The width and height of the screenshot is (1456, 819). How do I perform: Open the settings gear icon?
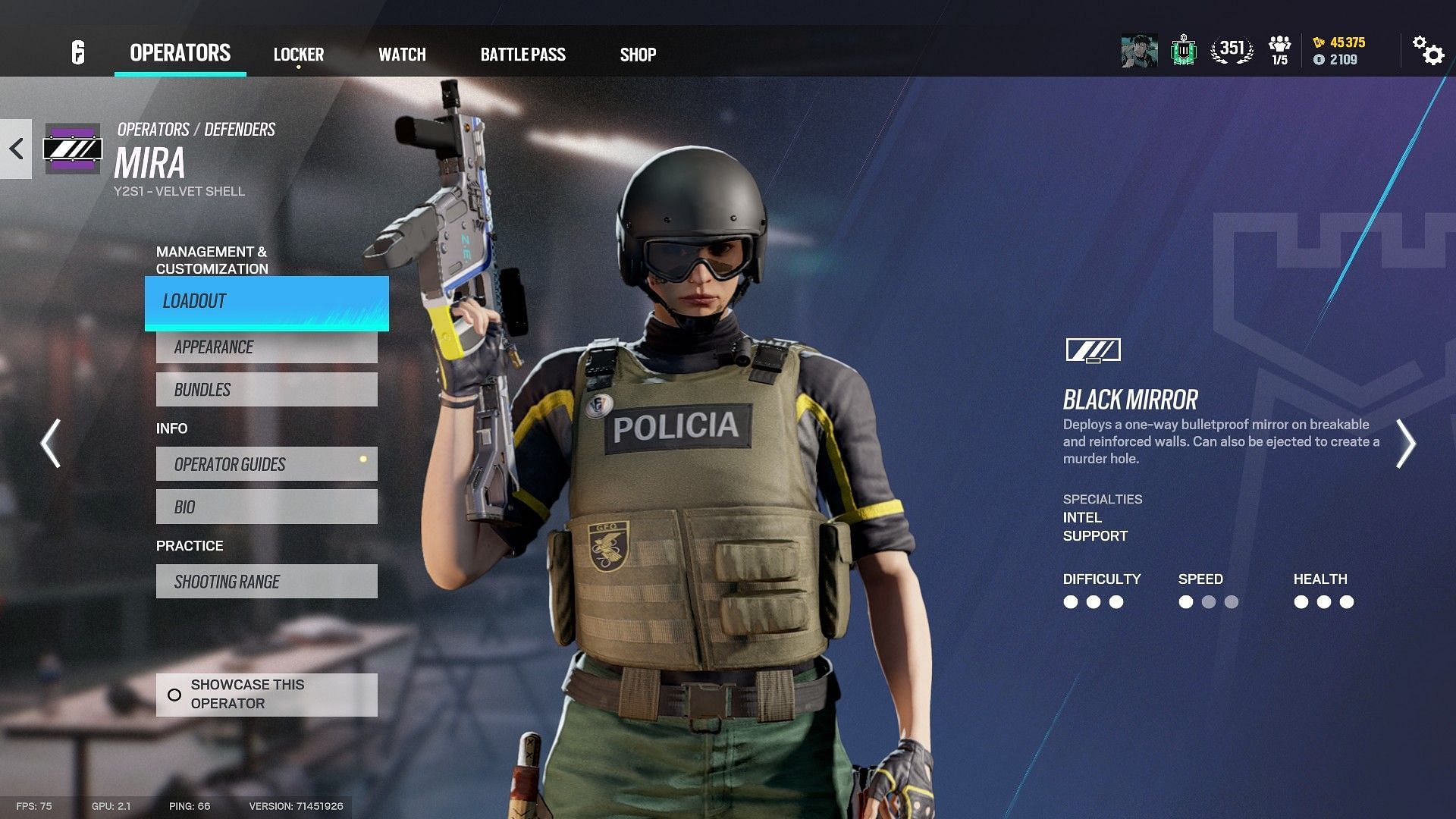click(x=1427, y=51)
